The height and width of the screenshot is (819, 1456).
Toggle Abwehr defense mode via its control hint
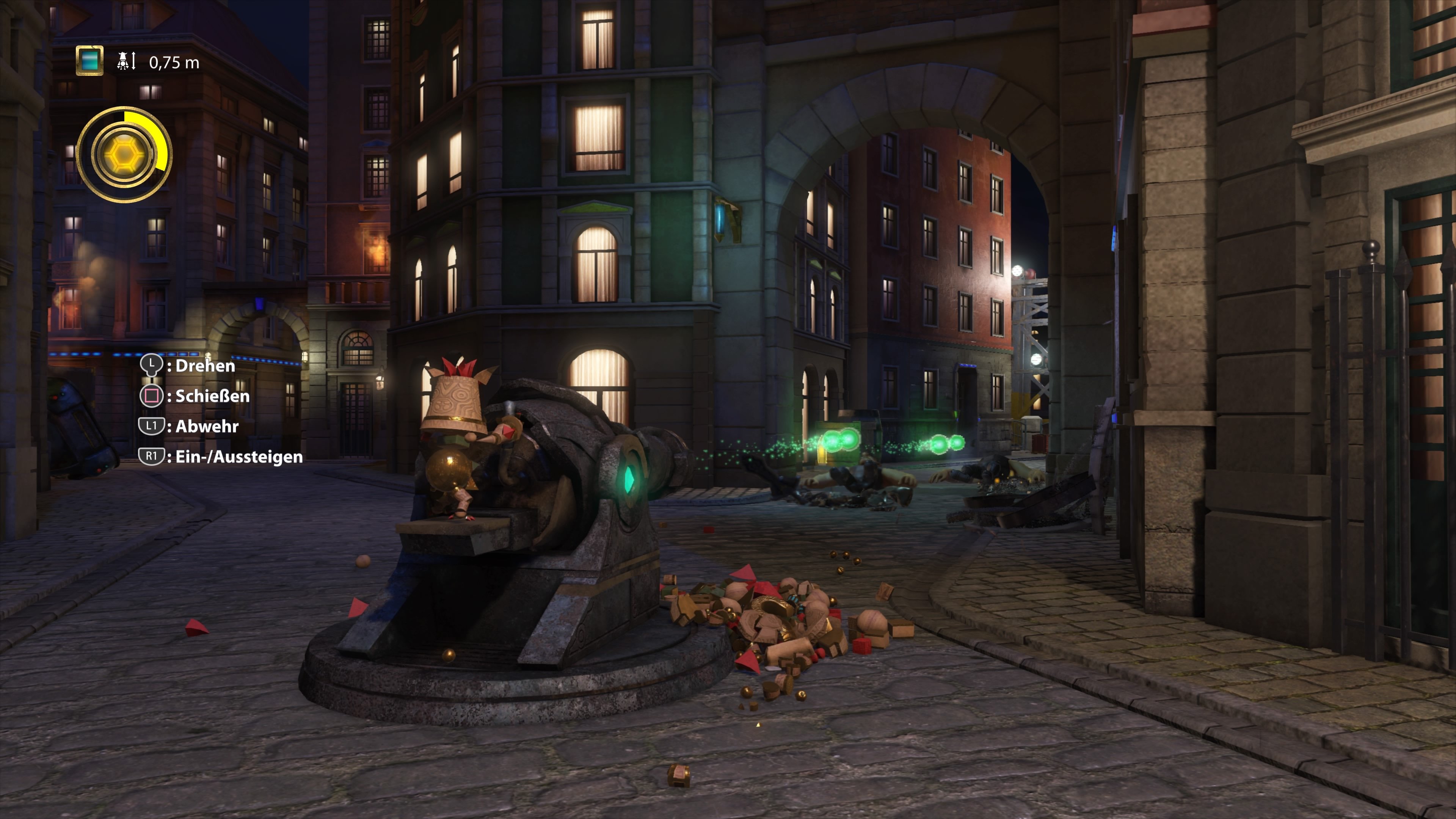coord(204,427)
